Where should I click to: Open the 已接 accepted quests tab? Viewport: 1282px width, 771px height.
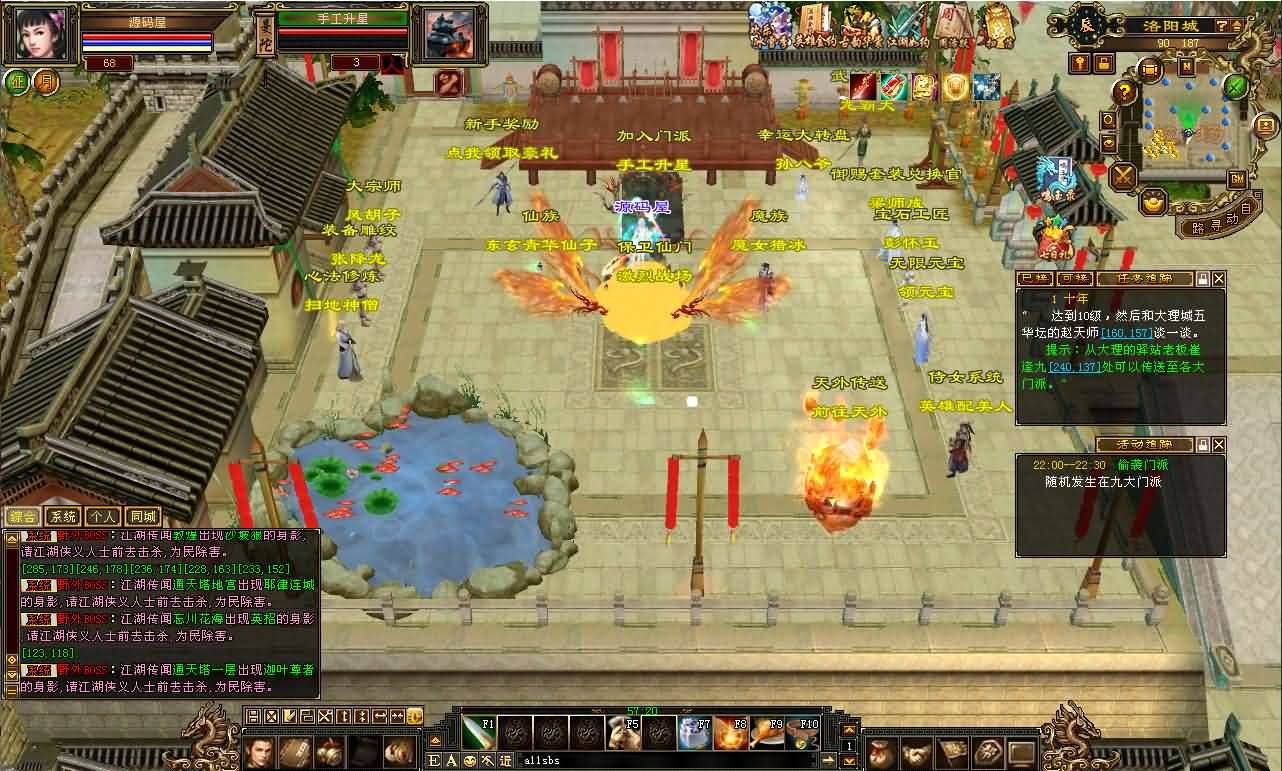[1033, 279]
